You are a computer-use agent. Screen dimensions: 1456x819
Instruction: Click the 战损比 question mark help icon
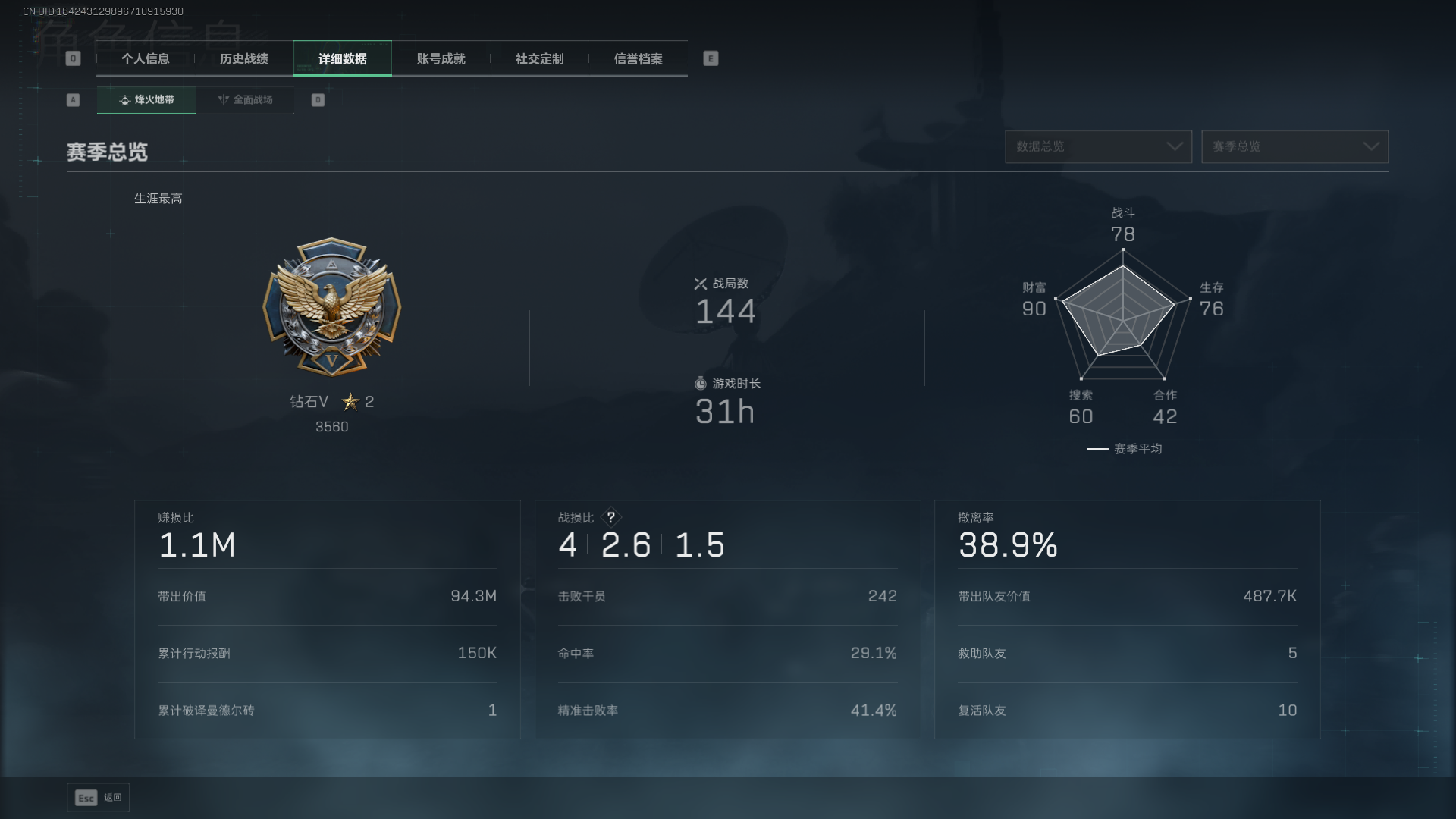pos(610,517)
